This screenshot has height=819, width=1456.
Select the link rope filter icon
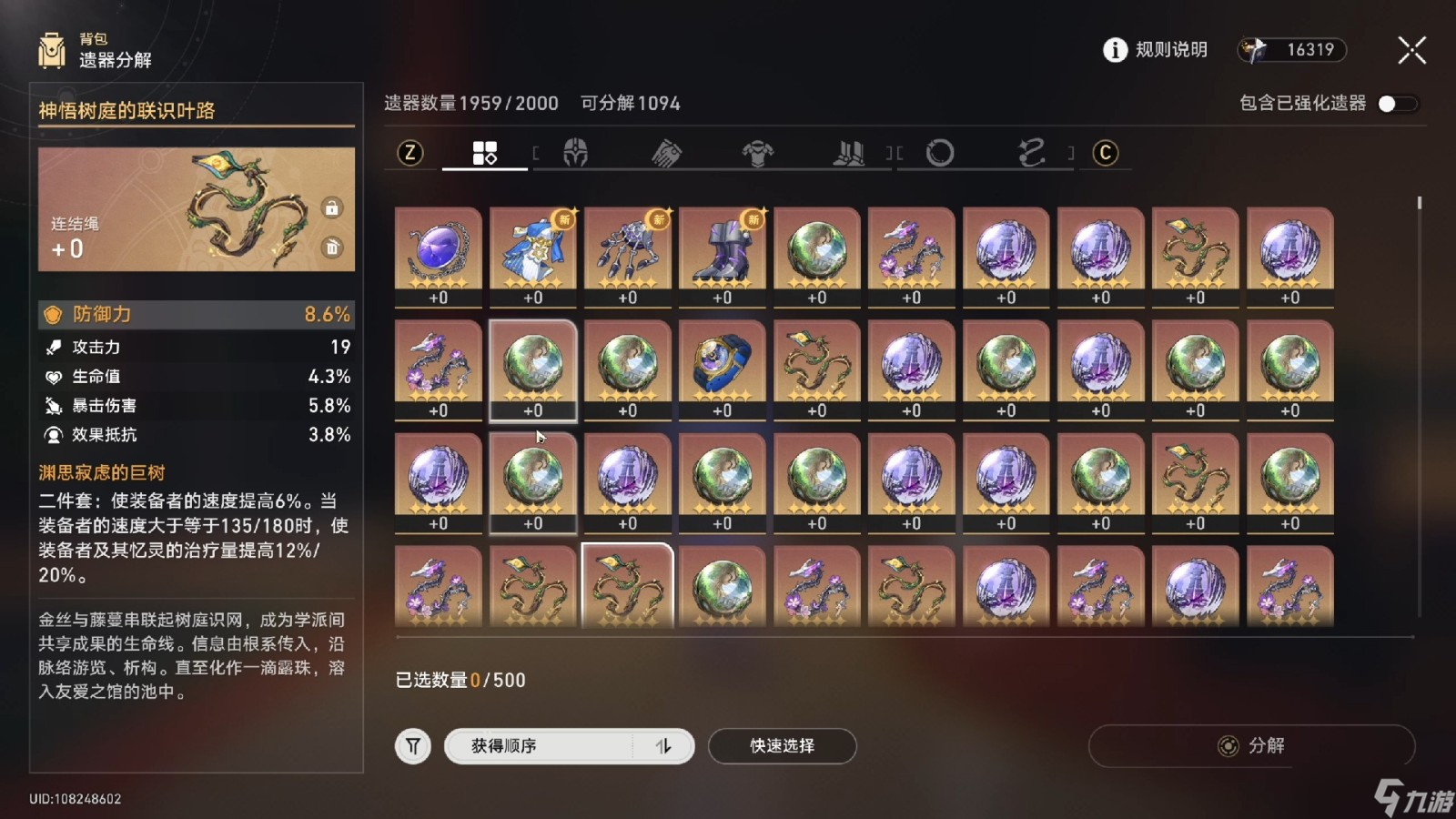click(x=1029, y=153)
